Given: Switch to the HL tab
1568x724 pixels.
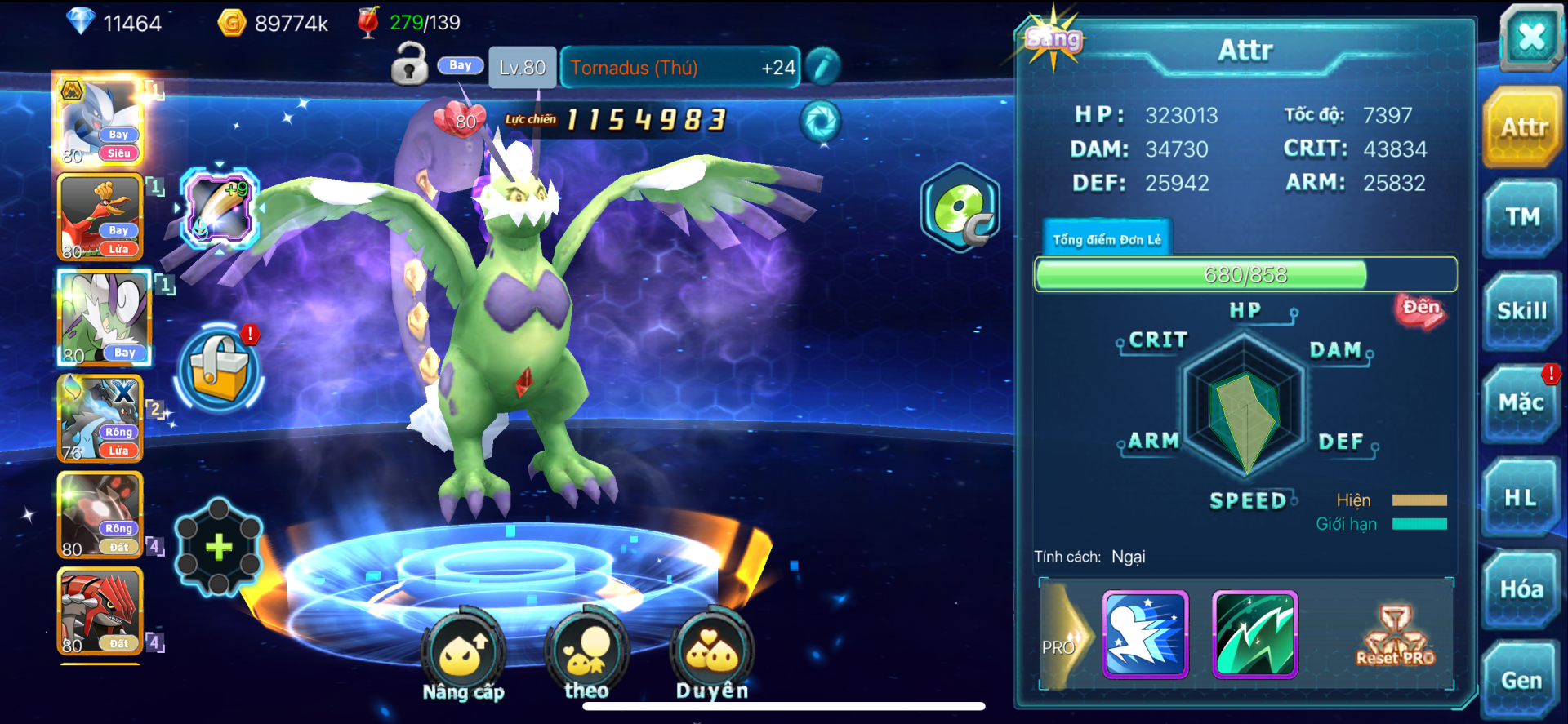Looking at the screenshot, I should point(1522,497).
